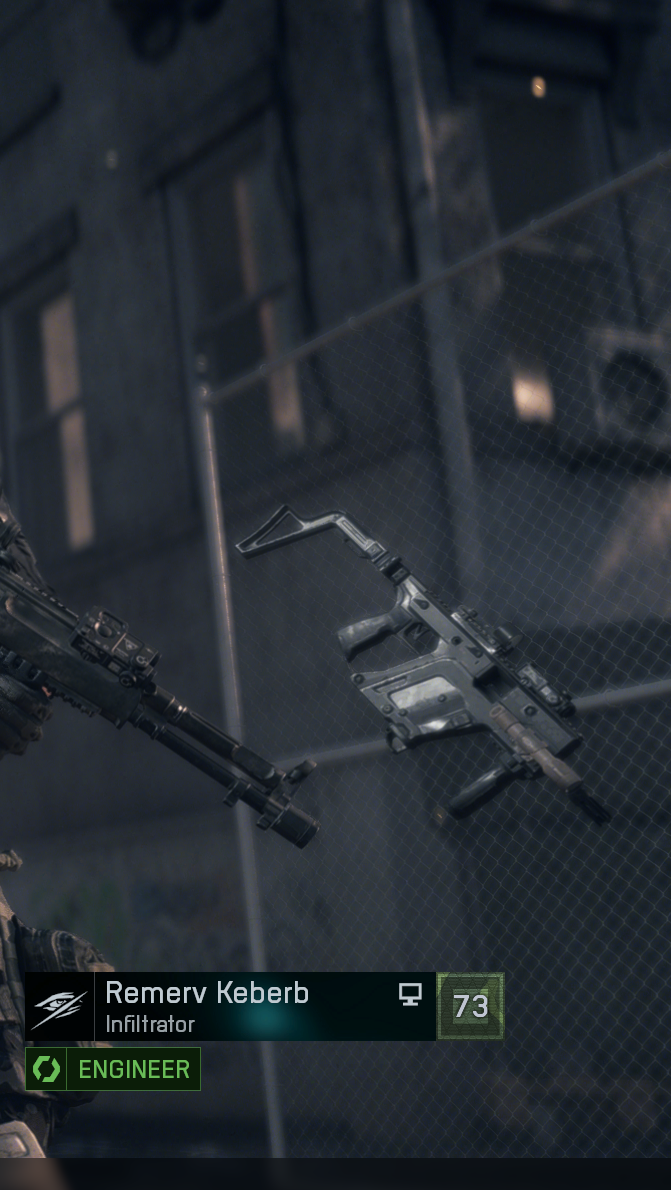This screenshot has width=671, height=1190.
Task: Select the green ENGINEER class tag
Action: (113, 1069)
